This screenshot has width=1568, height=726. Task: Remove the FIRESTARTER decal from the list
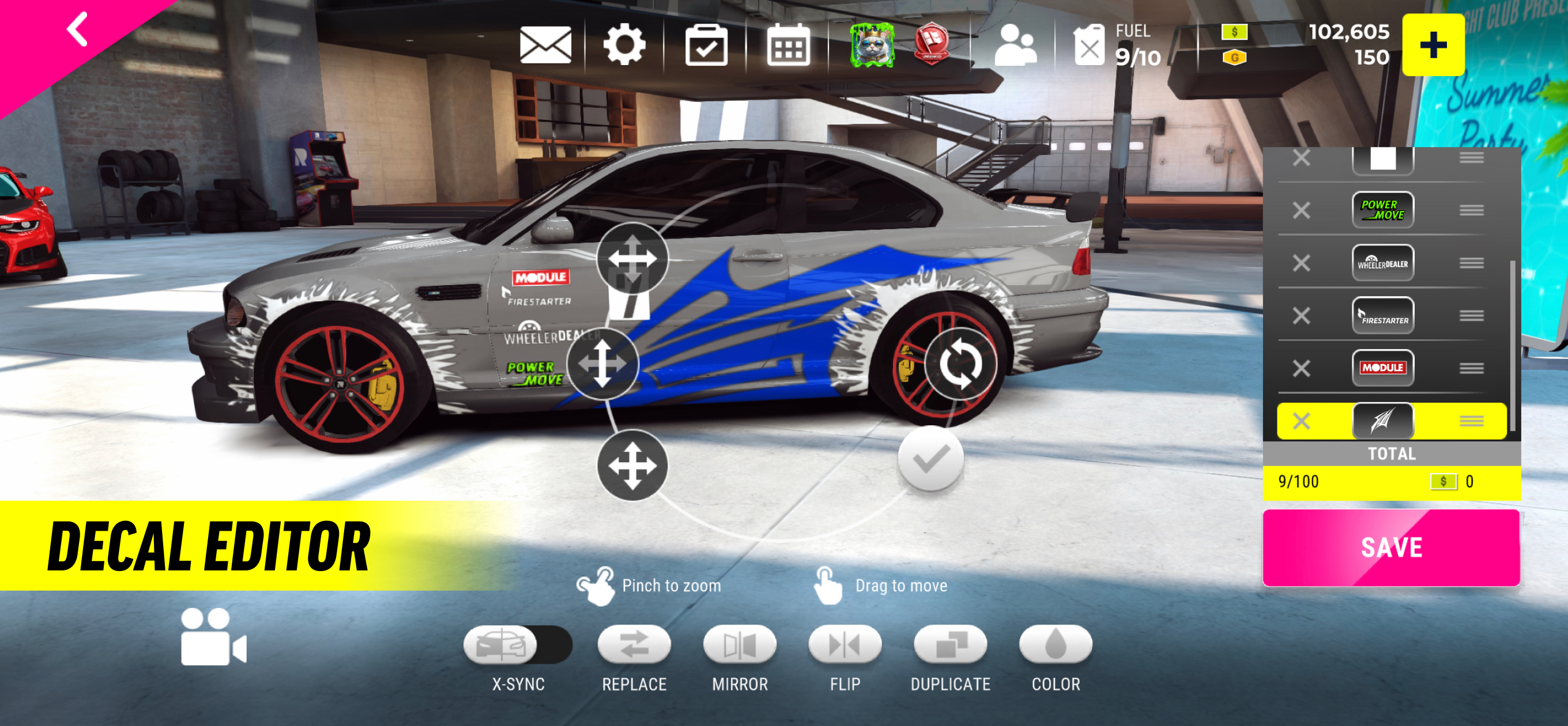click(1302, 315)
